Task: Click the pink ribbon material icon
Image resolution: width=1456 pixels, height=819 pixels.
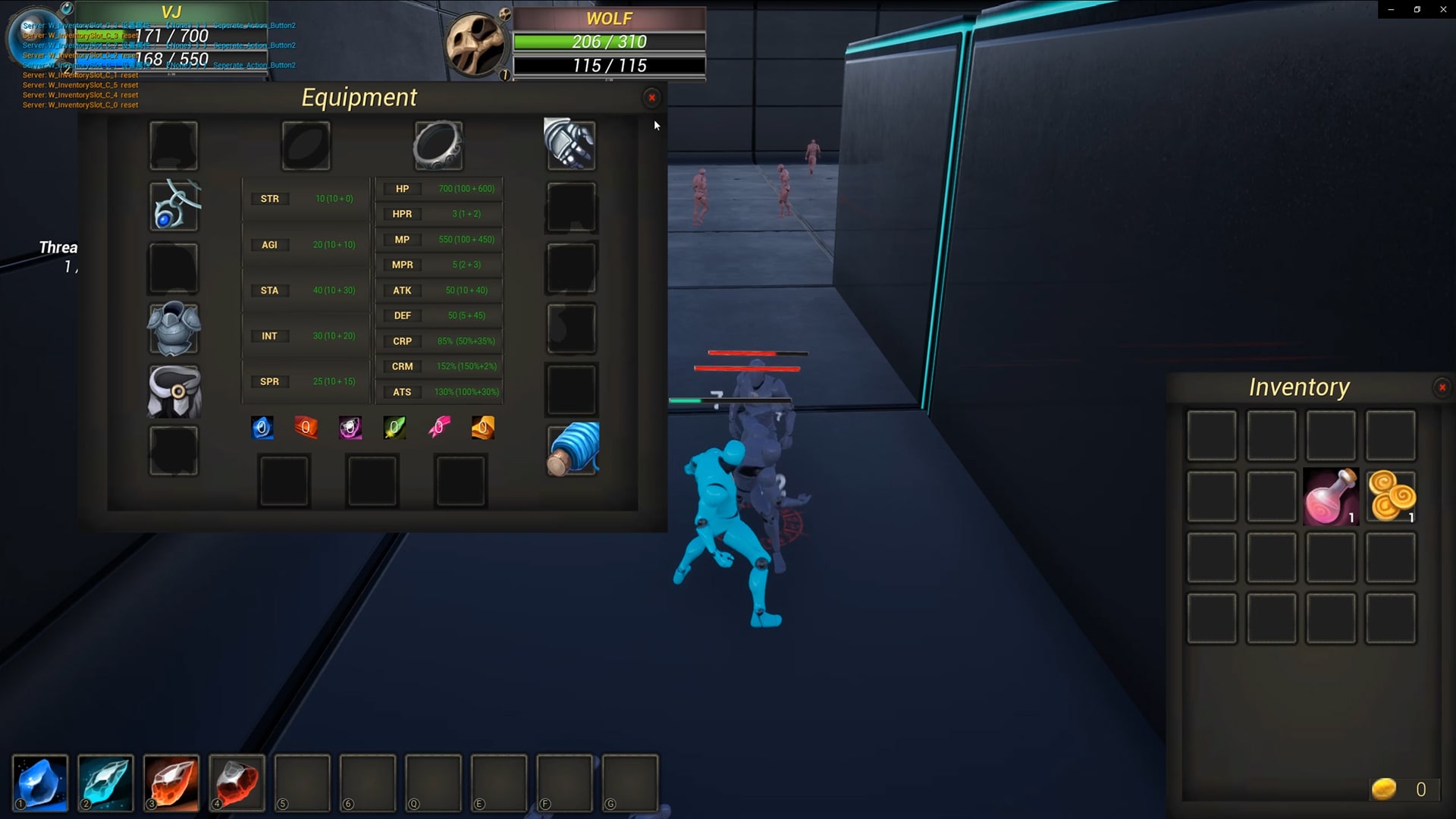Action: tap(439, 427)
